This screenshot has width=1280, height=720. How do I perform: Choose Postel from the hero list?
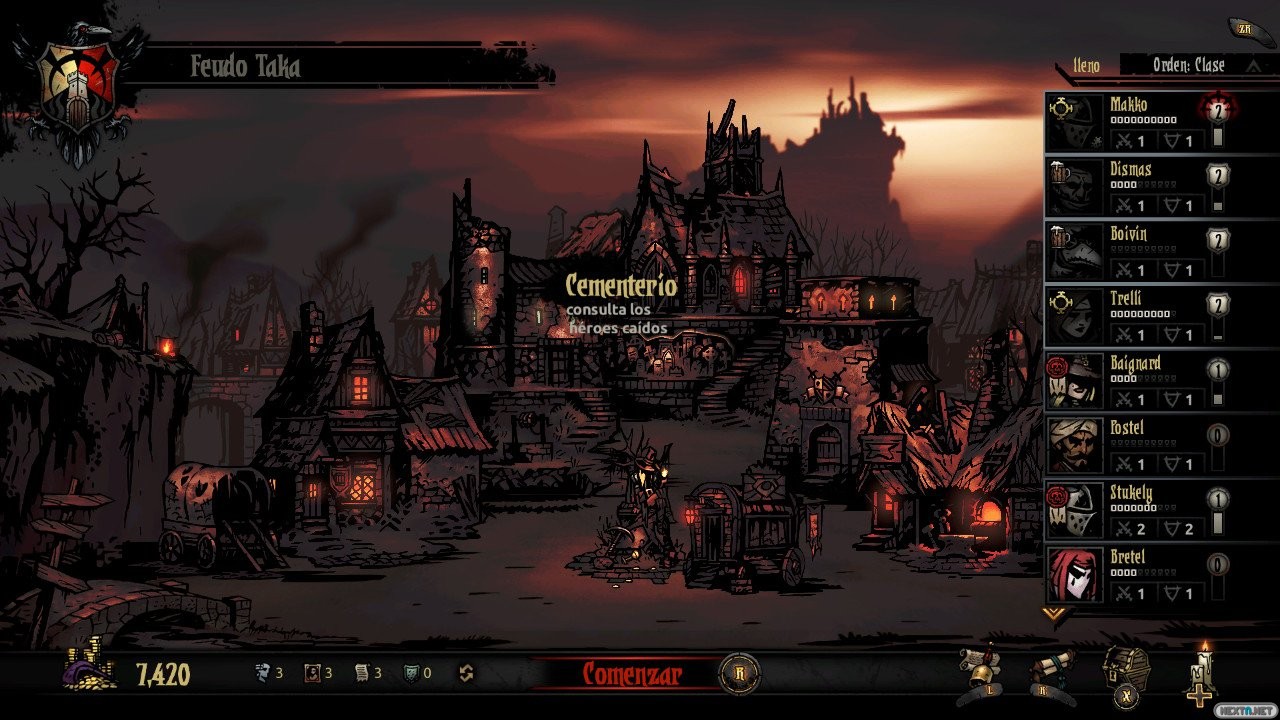pos(1130,445)
